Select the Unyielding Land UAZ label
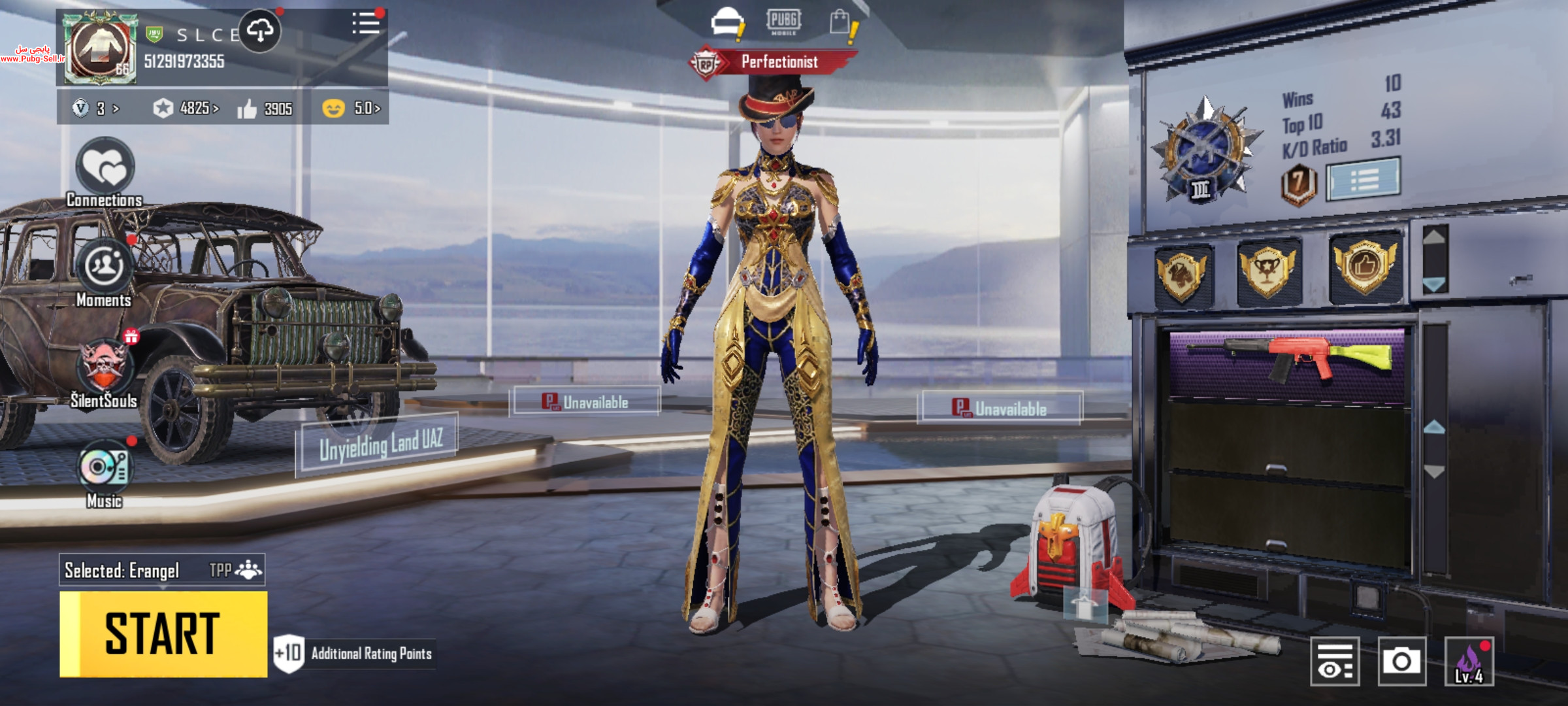1568x706 pixels. pyautogui.click(x=378, y=444)
